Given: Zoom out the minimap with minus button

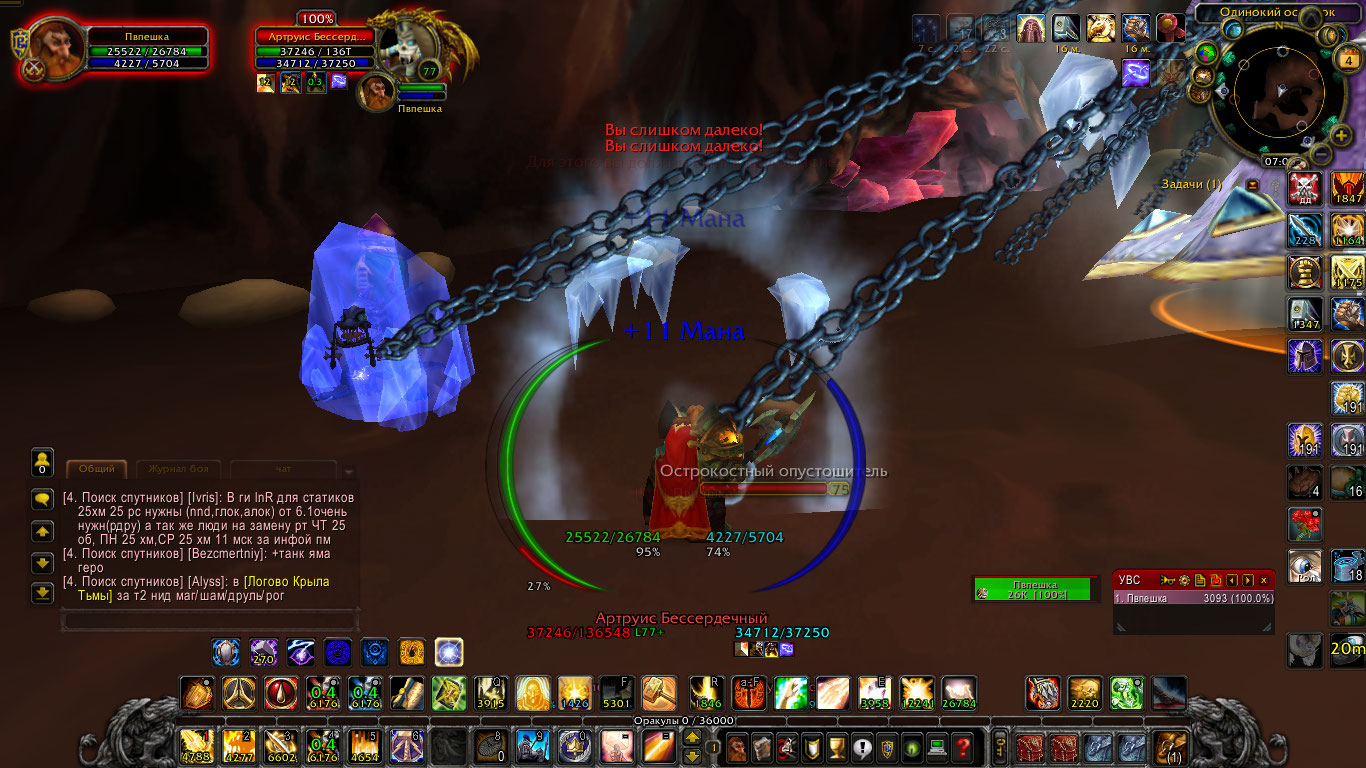Looking at the screenshot, I should tap(1321, 155).
